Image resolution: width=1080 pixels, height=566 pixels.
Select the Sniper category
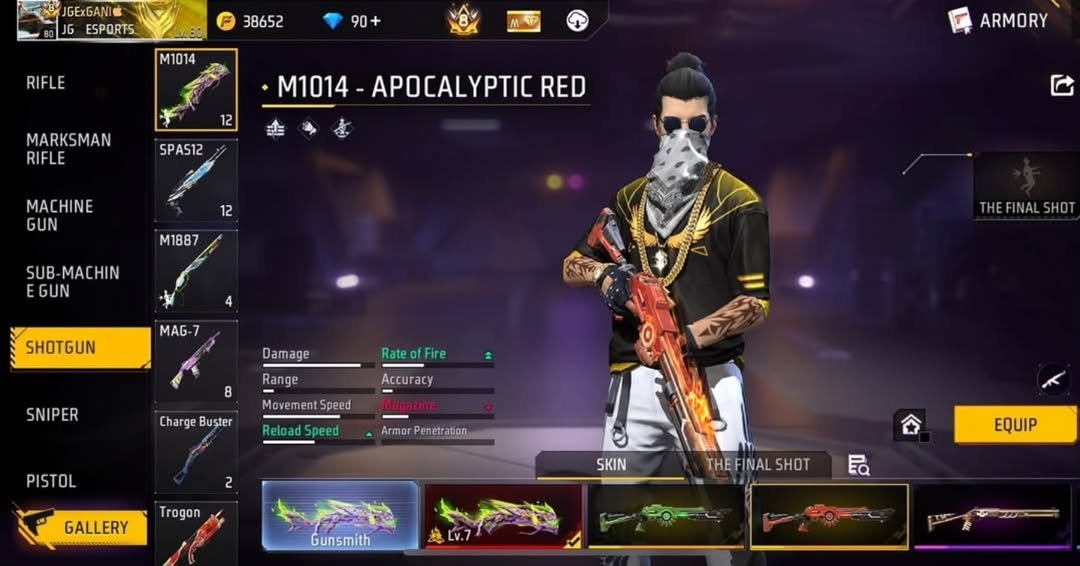[x=52, y=414]
